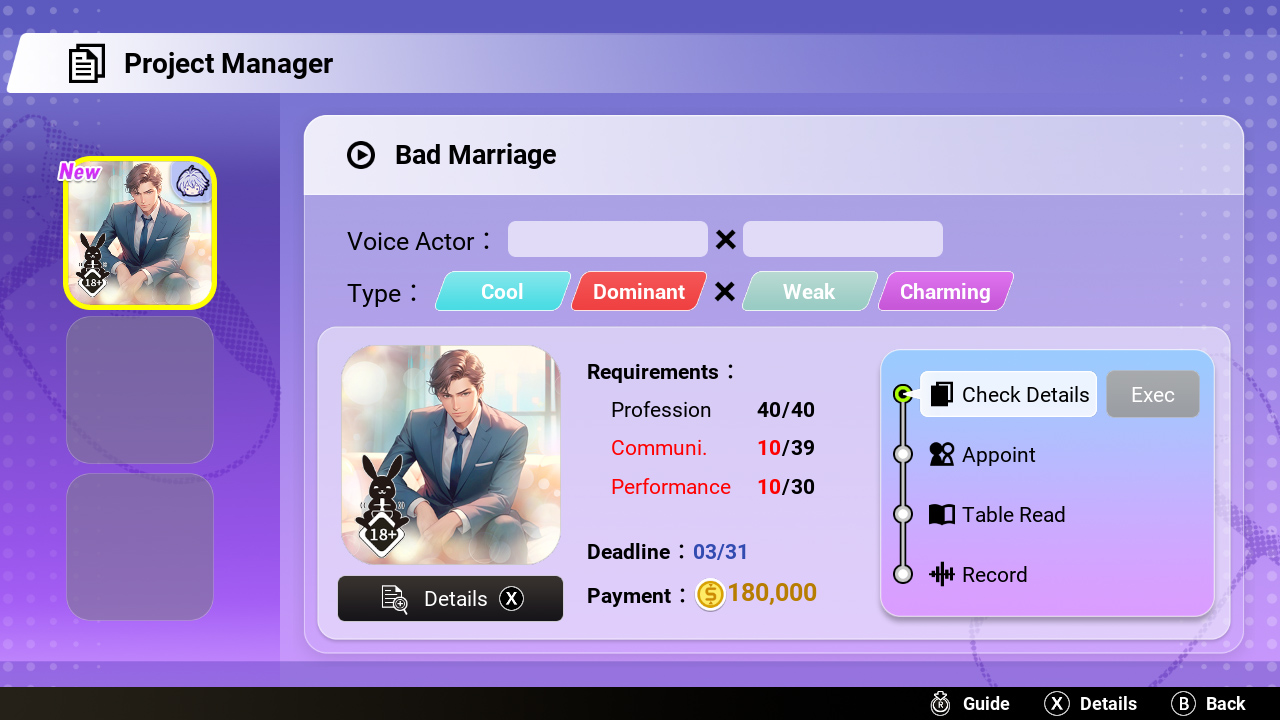Open the second Voice Actor selection field
Viewport: 1280px width, 720px height.
(842, 239)
